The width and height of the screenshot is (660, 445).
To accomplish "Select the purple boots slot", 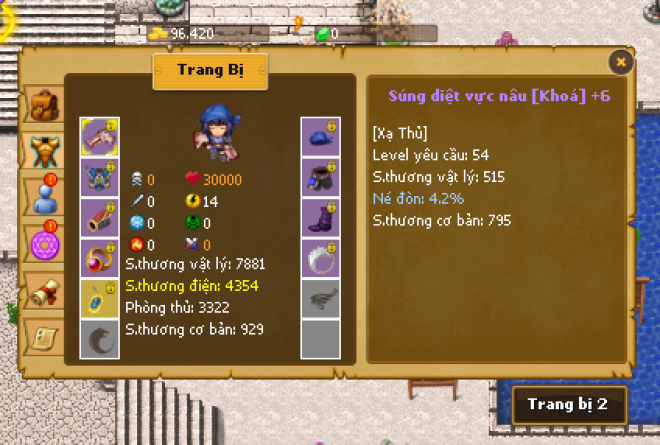I will point(320,217).
